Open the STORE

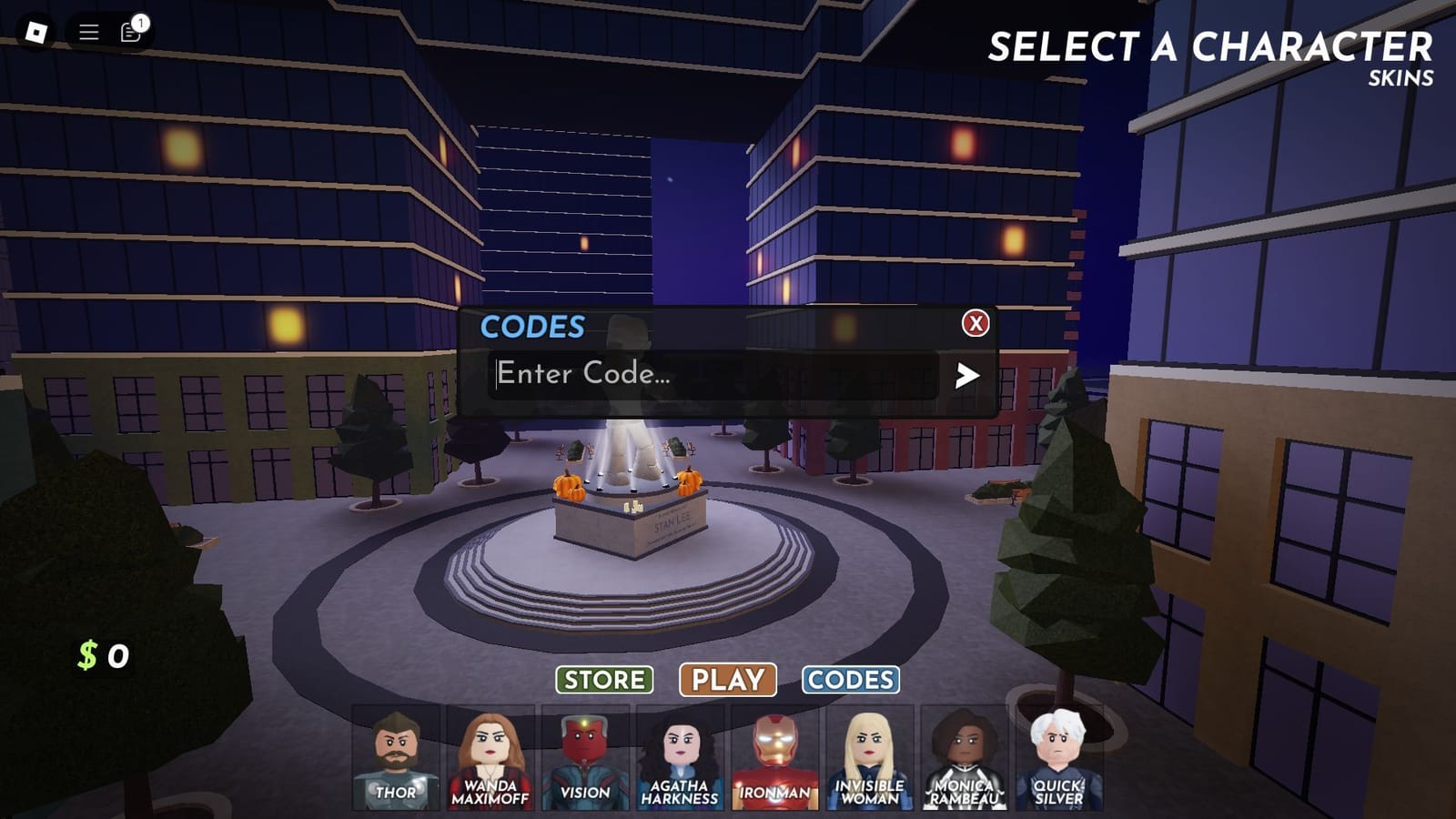pos(606,679)
